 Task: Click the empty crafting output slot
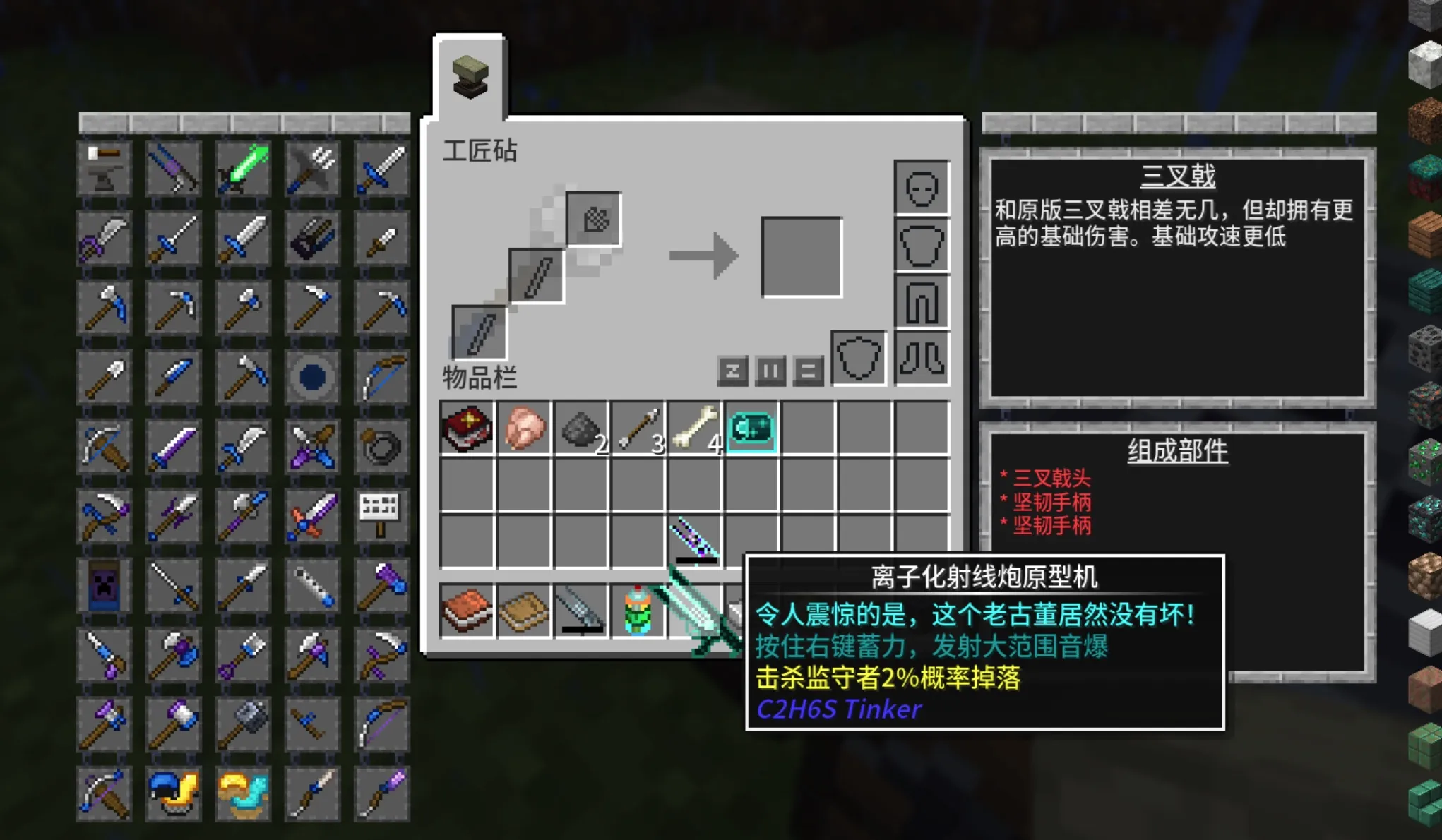(802, 257)
